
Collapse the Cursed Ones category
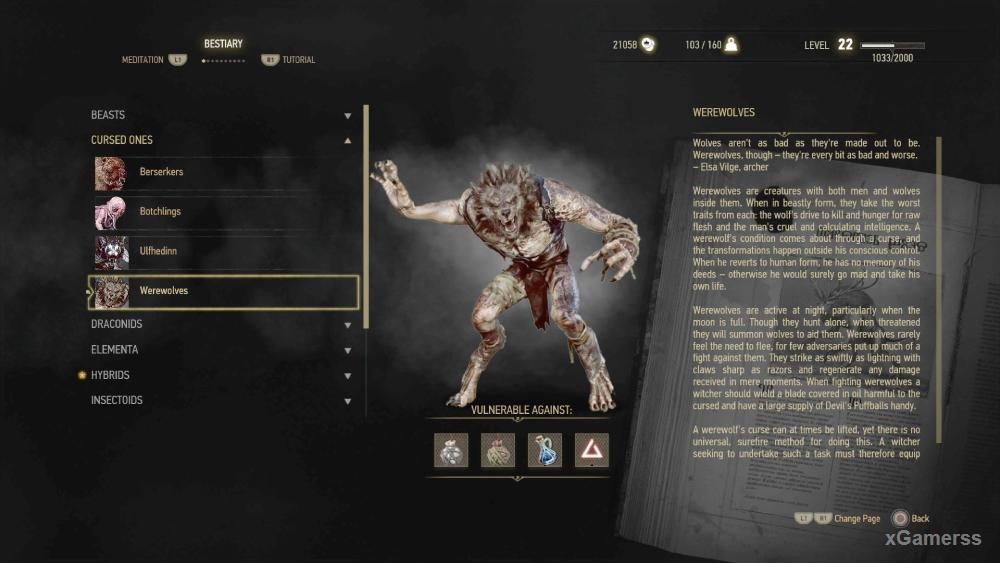pos(220,140)
